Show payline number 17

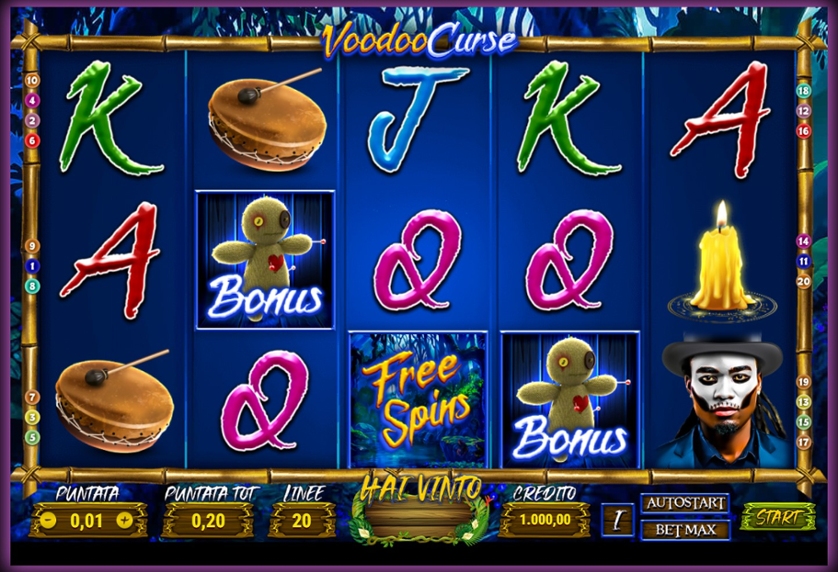[x=803, y=441]
